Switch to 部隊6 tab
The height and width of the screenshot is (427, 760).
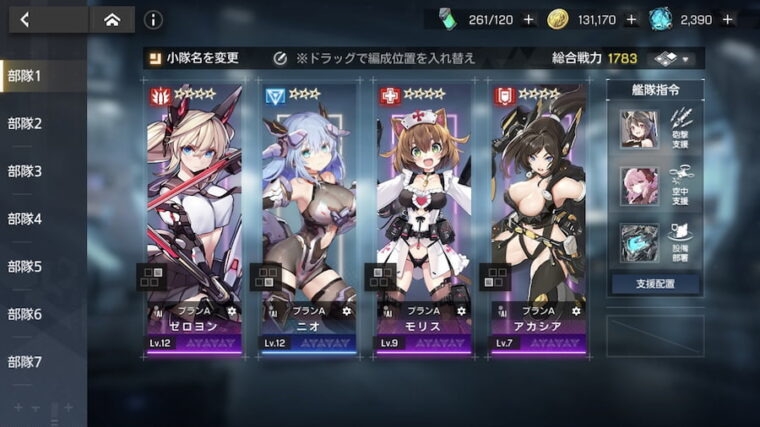(x=26, y=314)
